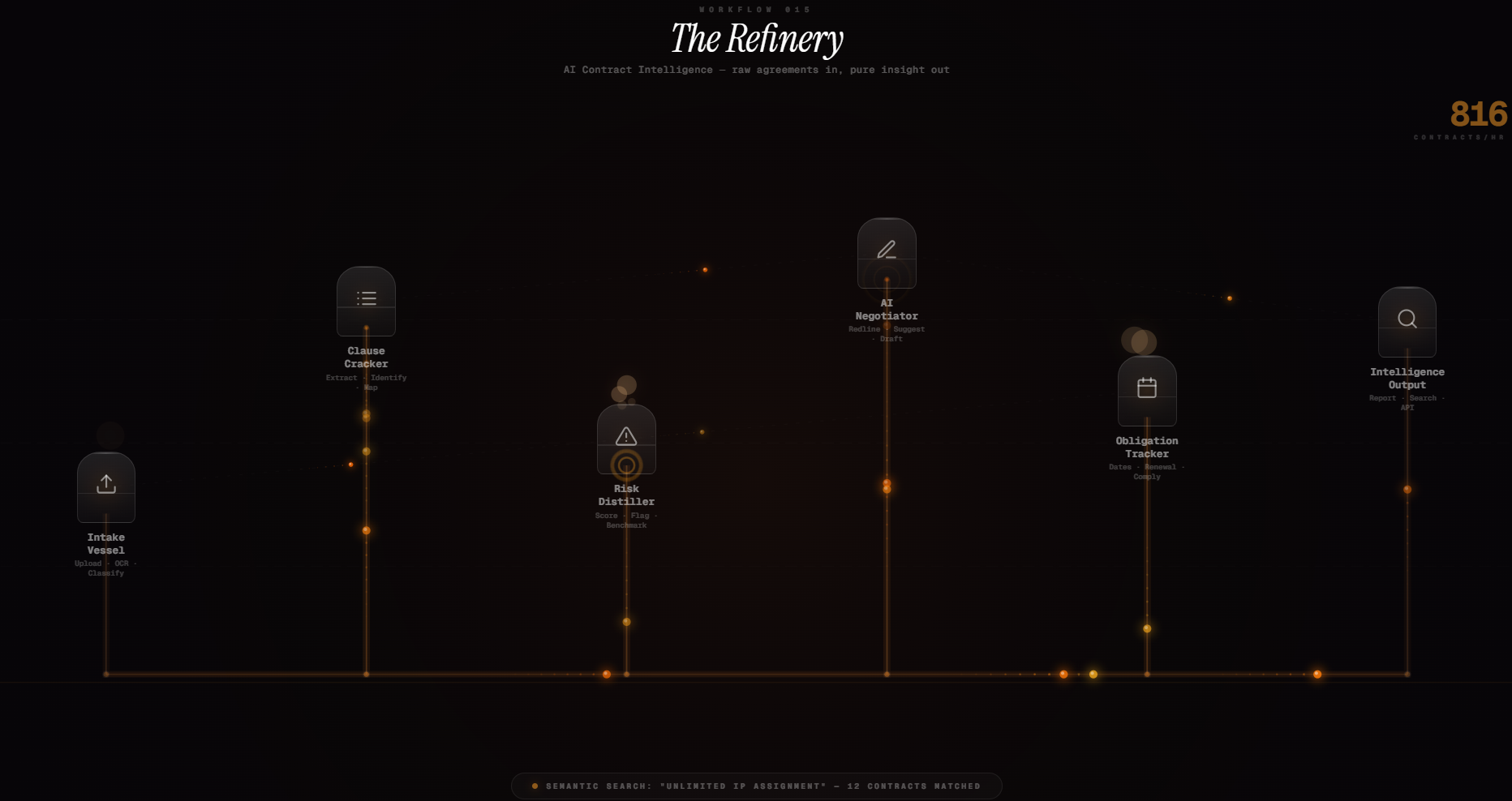The height and width of the screenshot is (801, 1512).
Task: Click the Intelligence Output magnifier icon
Action: coord(1407,319)
